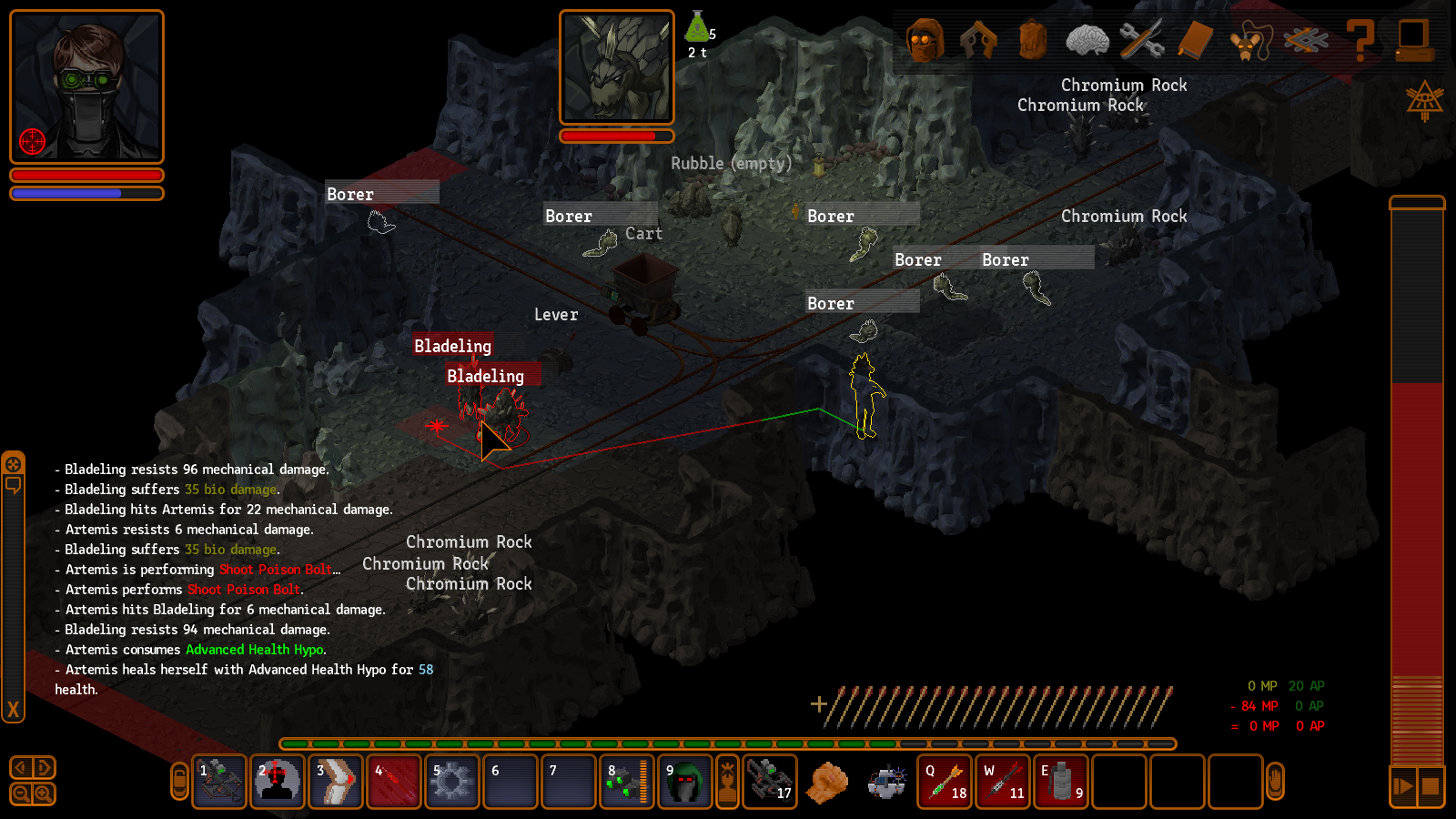The height and width of the screenshot is (819, 1456).
Task: Click the all-seeing eye pyramid icon
Action: click(1424, 100)
